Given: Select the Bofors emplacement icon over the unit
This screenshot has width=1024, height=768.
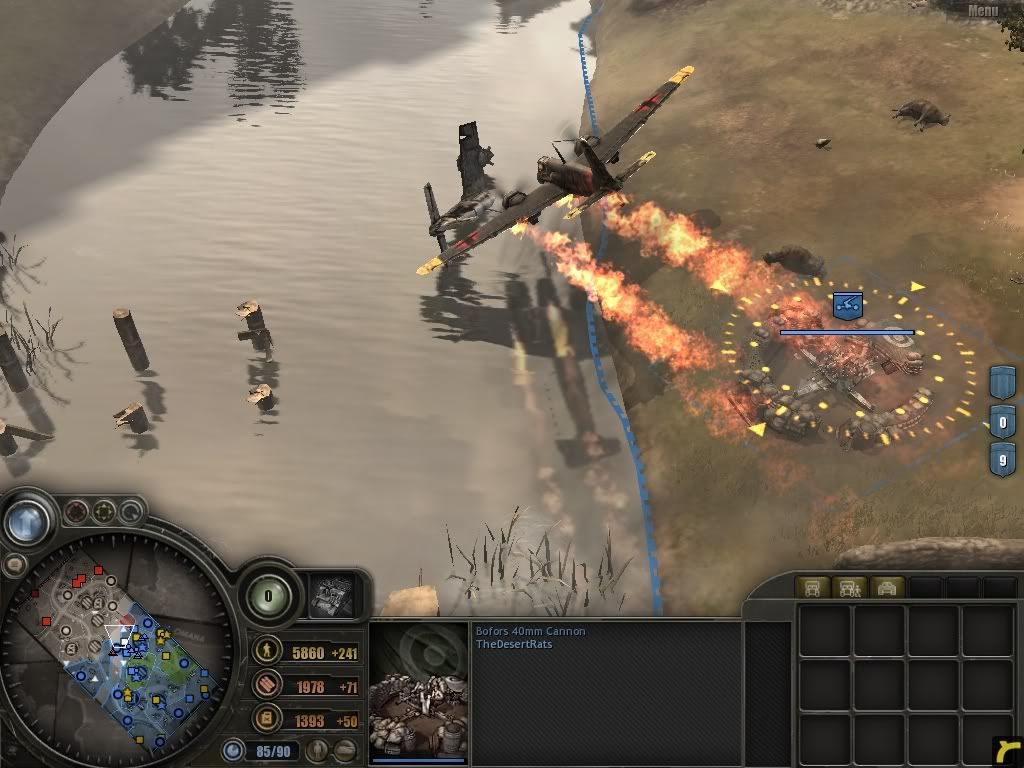Looking at the screenshot, I should point(847,305).
